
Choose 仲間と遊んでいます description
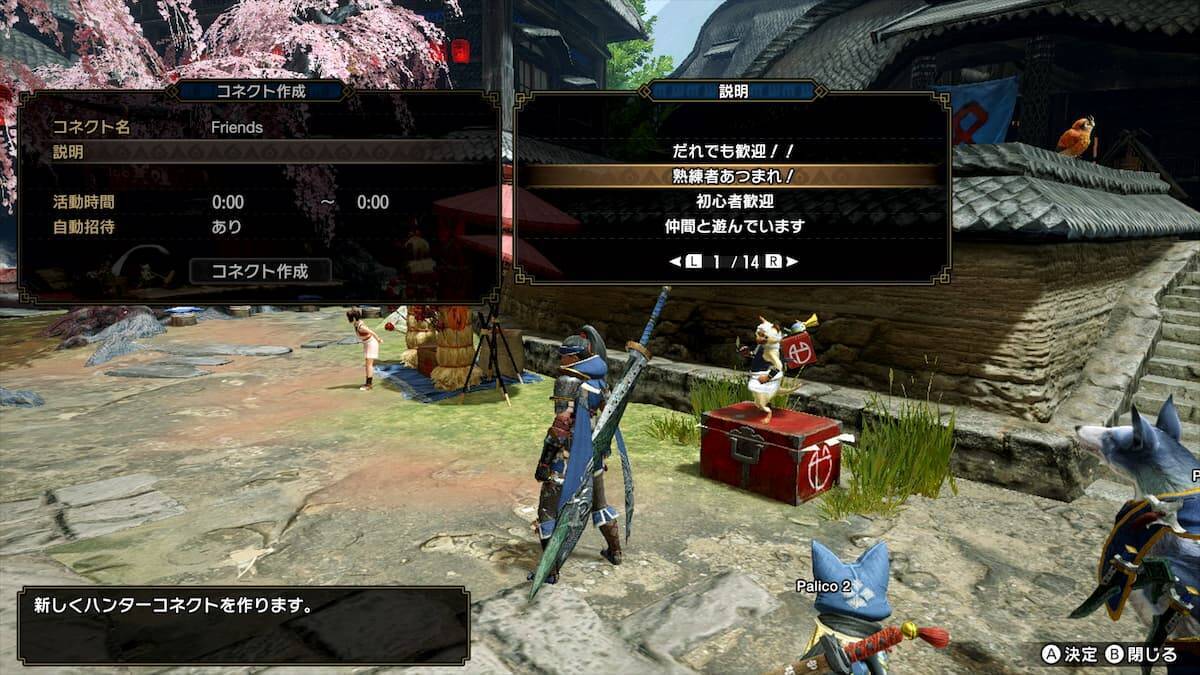(x=734, y=226)
